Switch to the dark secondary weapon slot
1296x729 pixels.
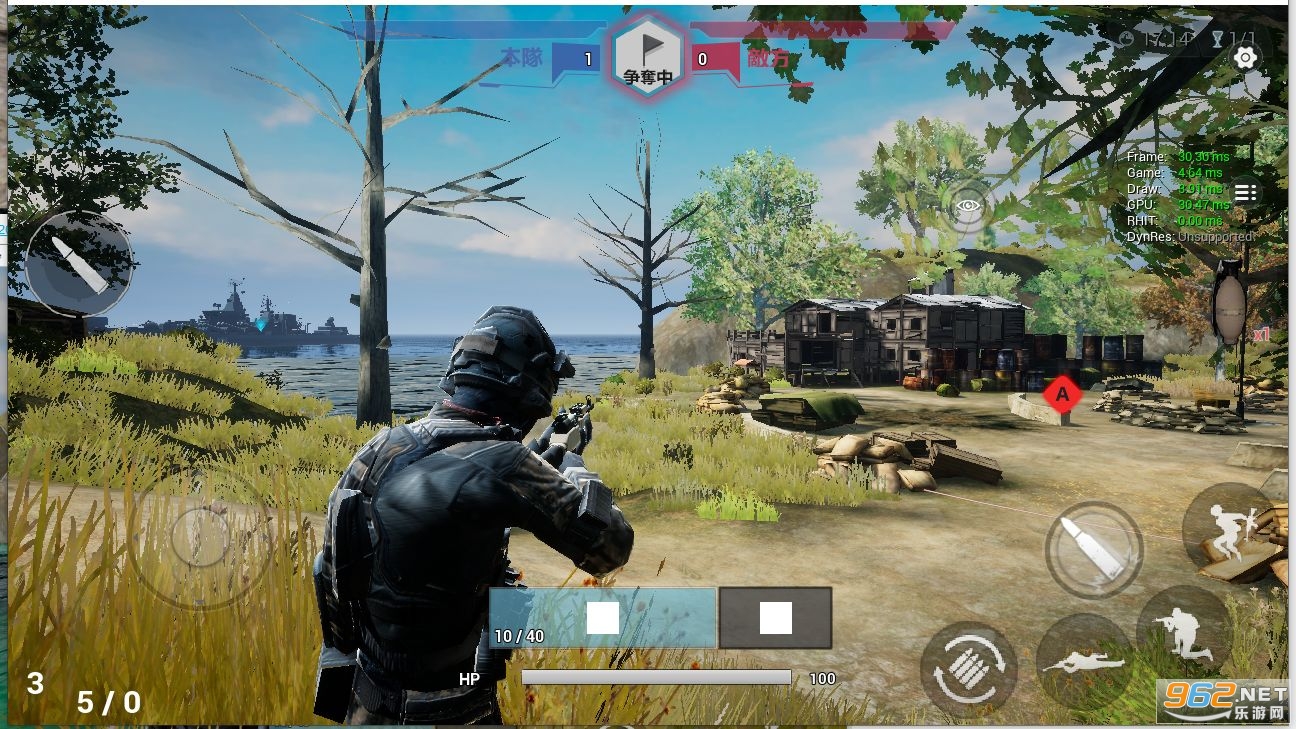coord(776,618)
